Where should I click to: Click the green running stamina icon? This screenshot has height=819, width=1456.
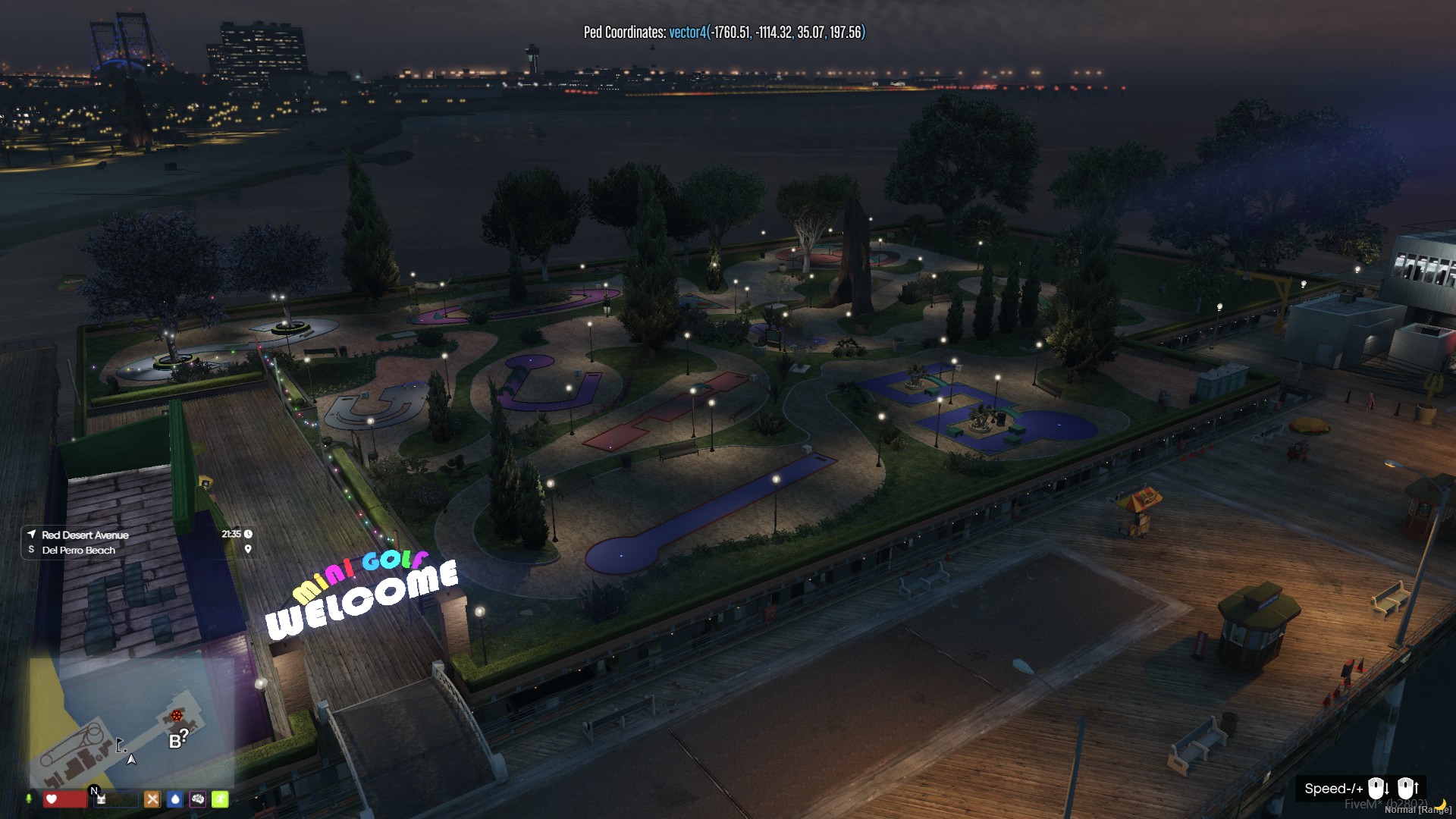[220, 799]
